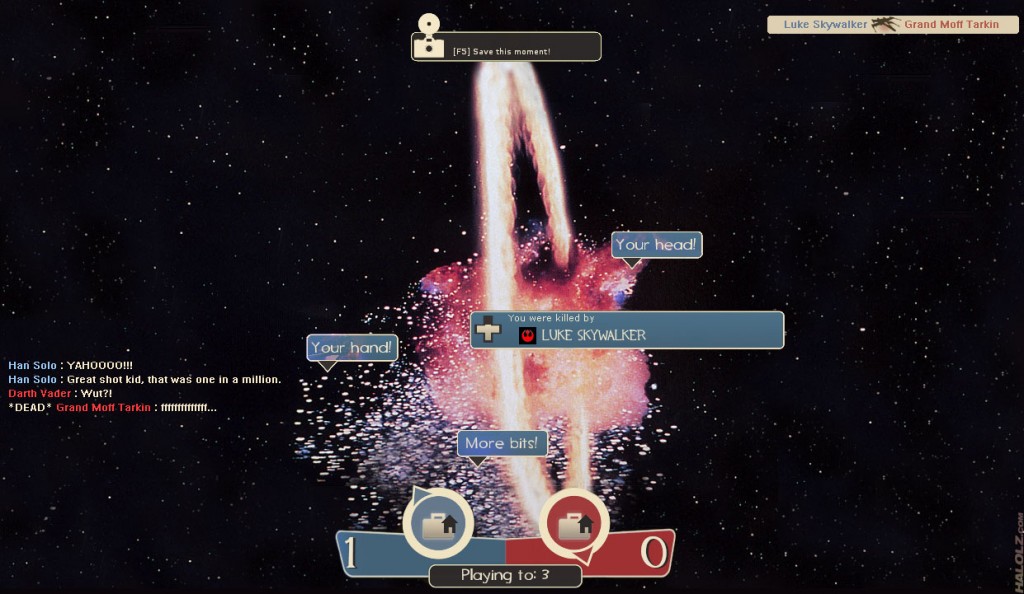This screenshot has width=1024, height=594.
Task: Select the red team intelligence briefcase icon
Action: (574, 523)
